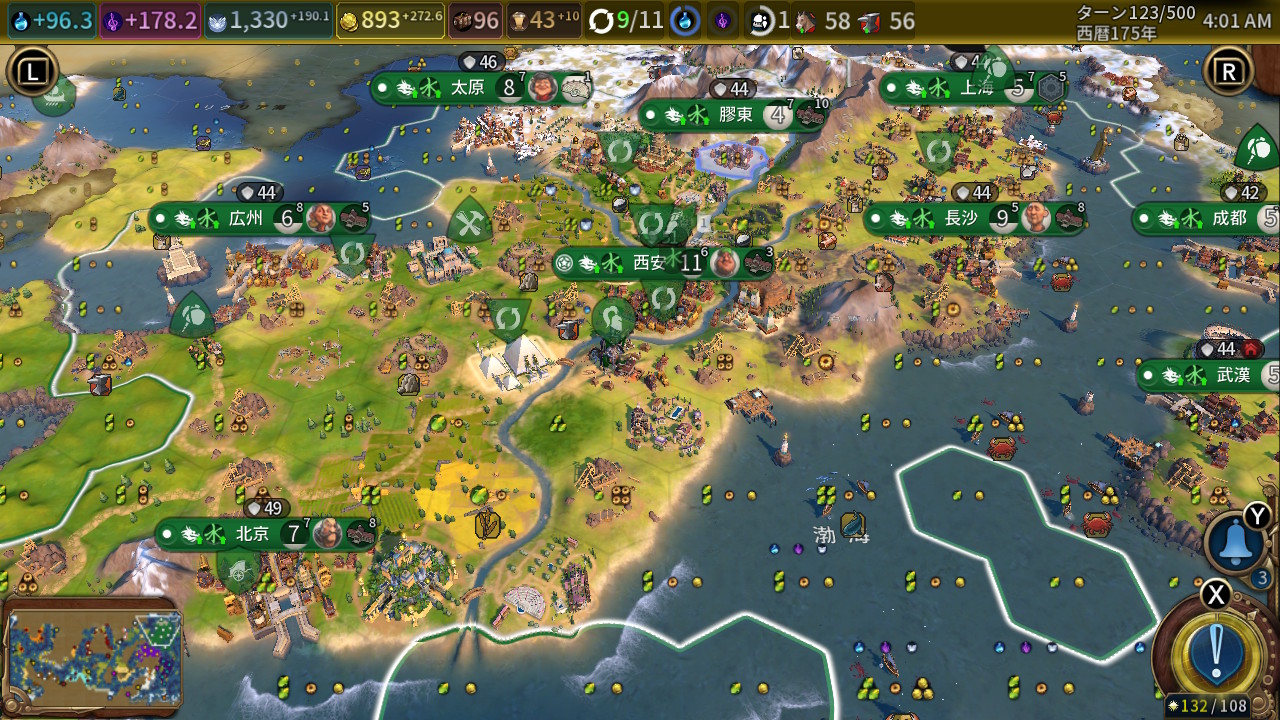Open the 北京 city banner
The height and width of the screenshot is (720, 1280).
click(253, 534)
